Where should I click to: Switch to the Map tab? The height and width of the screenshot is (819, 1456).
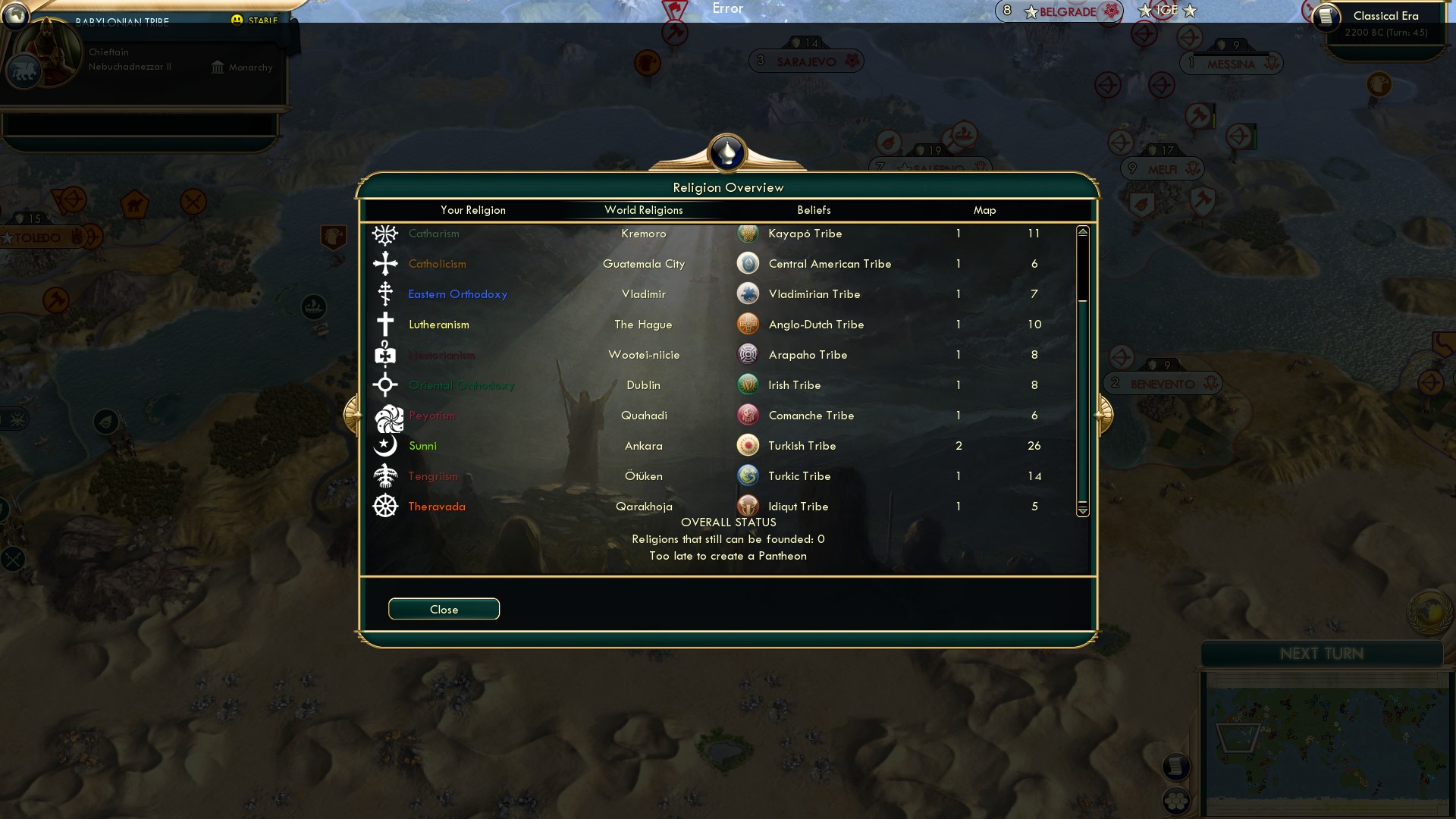point(984,210)
